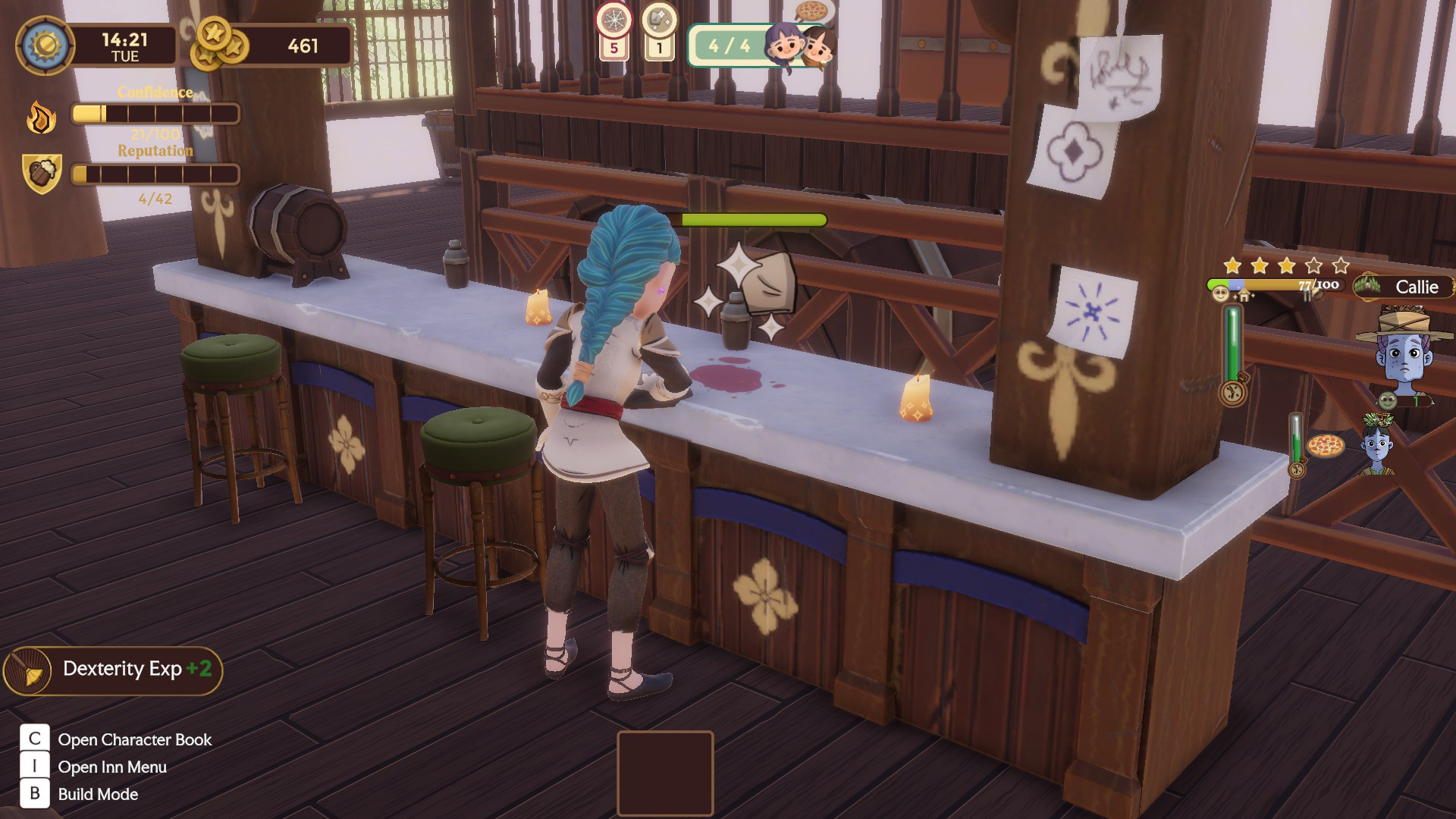Screen dimensions: 1456x819
Task: Select the empty hotbar slot
Action: [x=665, y=773]
